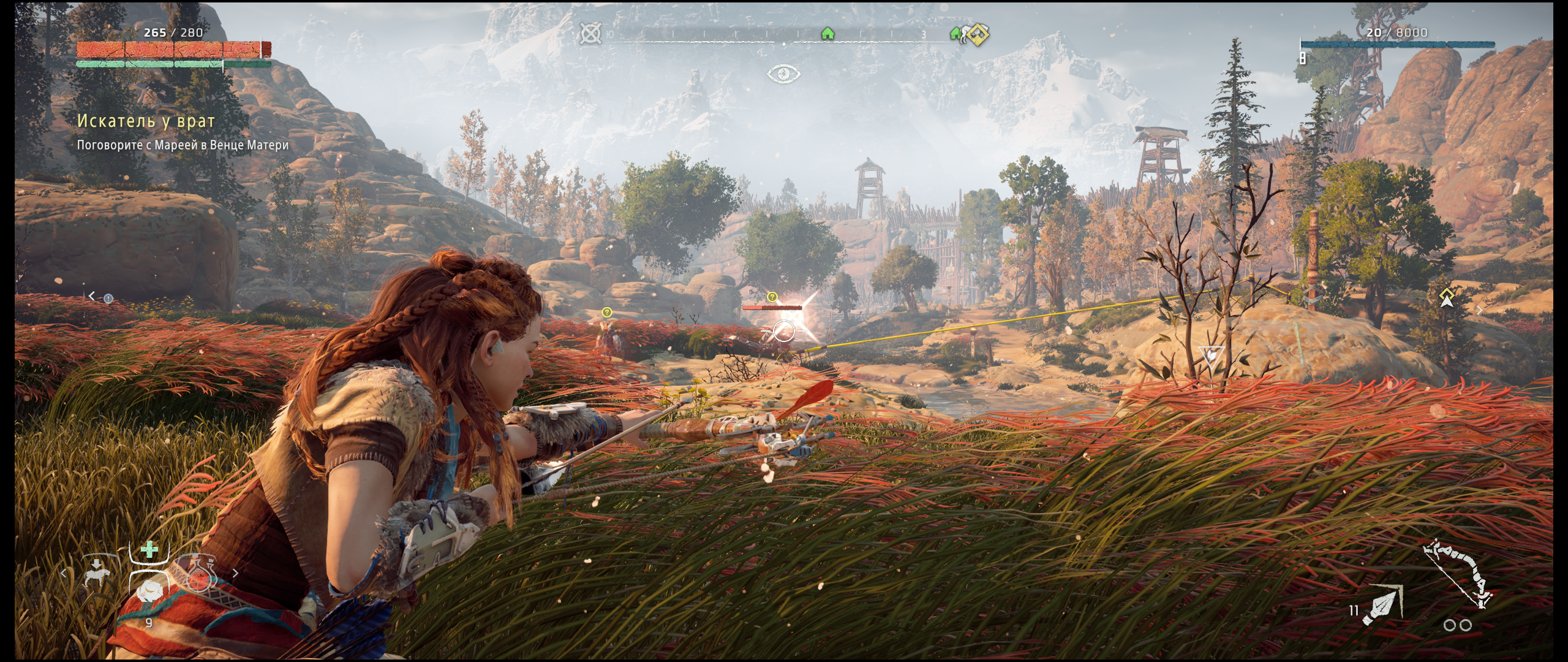Viewport: 1568px width, 662px height.
Task: Open the quest tracker 'Искатель у врат'
Action: pos(146,121)
